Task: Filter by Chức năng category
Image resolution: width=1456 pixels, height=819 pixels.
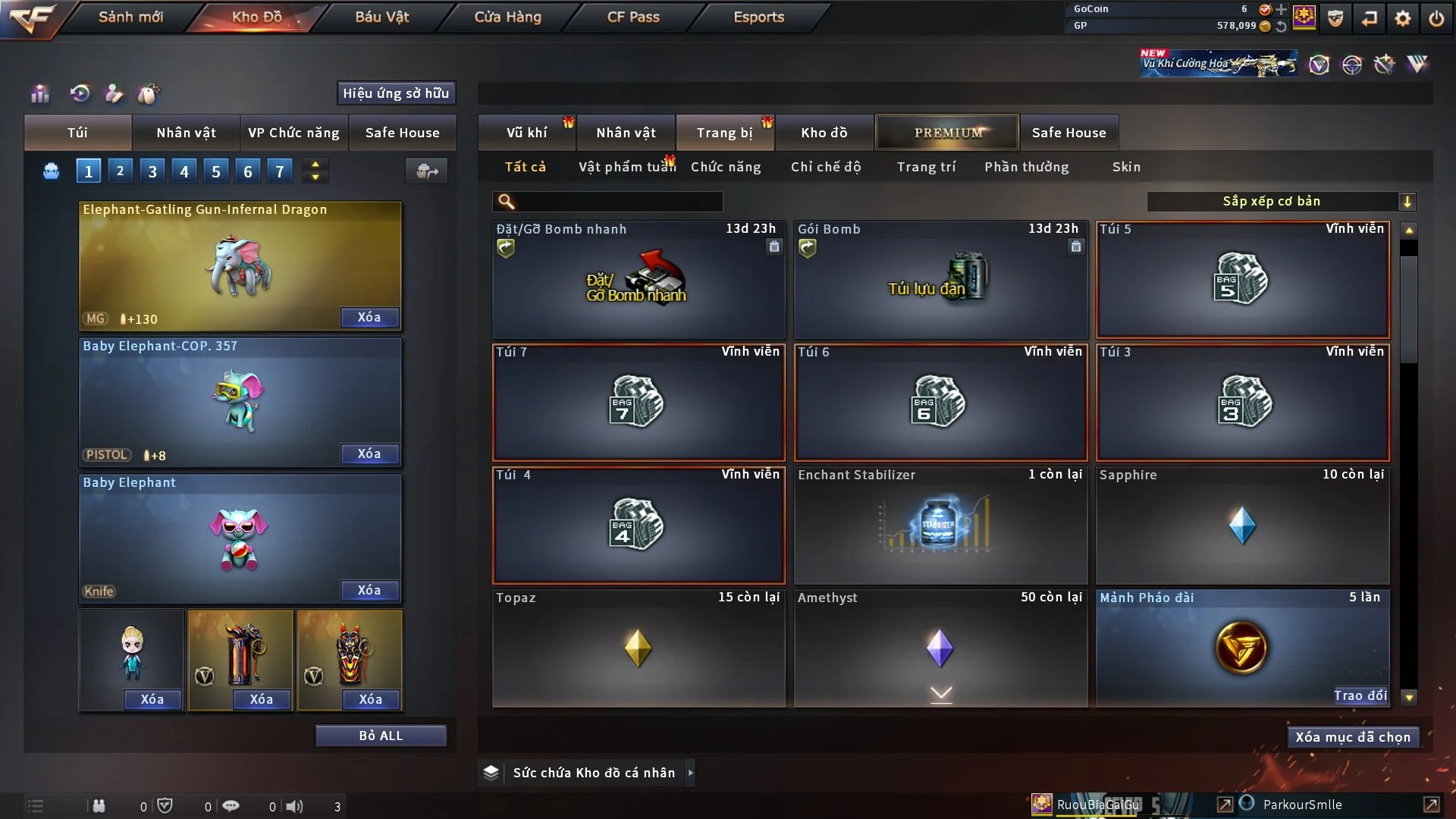Action: tap(726, 167)
